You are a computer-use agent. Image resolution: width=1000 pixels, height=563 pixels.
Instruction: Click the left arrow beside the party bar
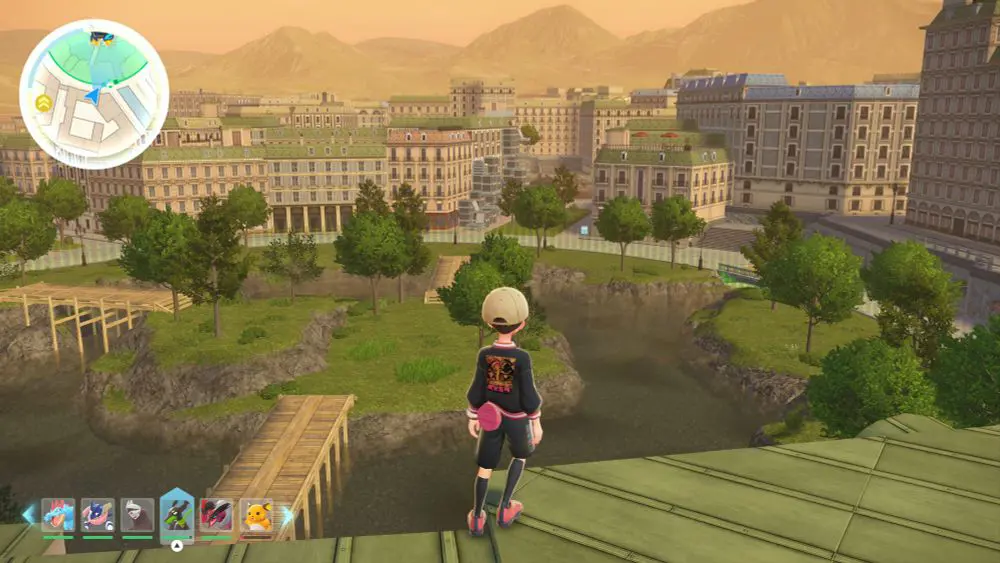tap(28, 515)
